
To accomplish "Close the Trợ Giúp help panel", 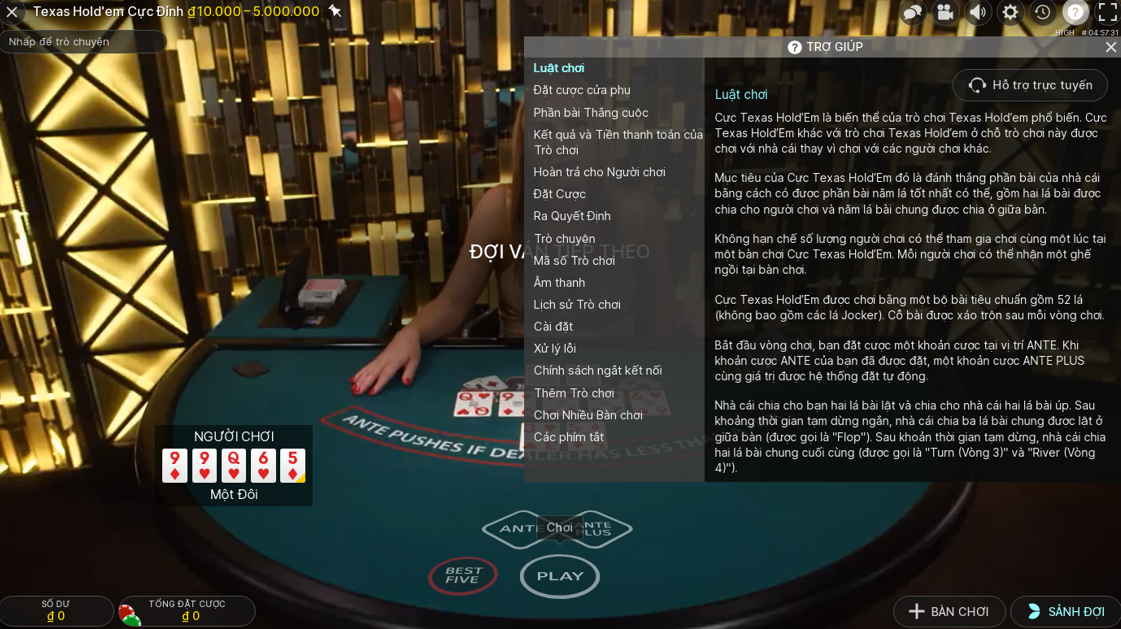I will tap(1110, 47).
